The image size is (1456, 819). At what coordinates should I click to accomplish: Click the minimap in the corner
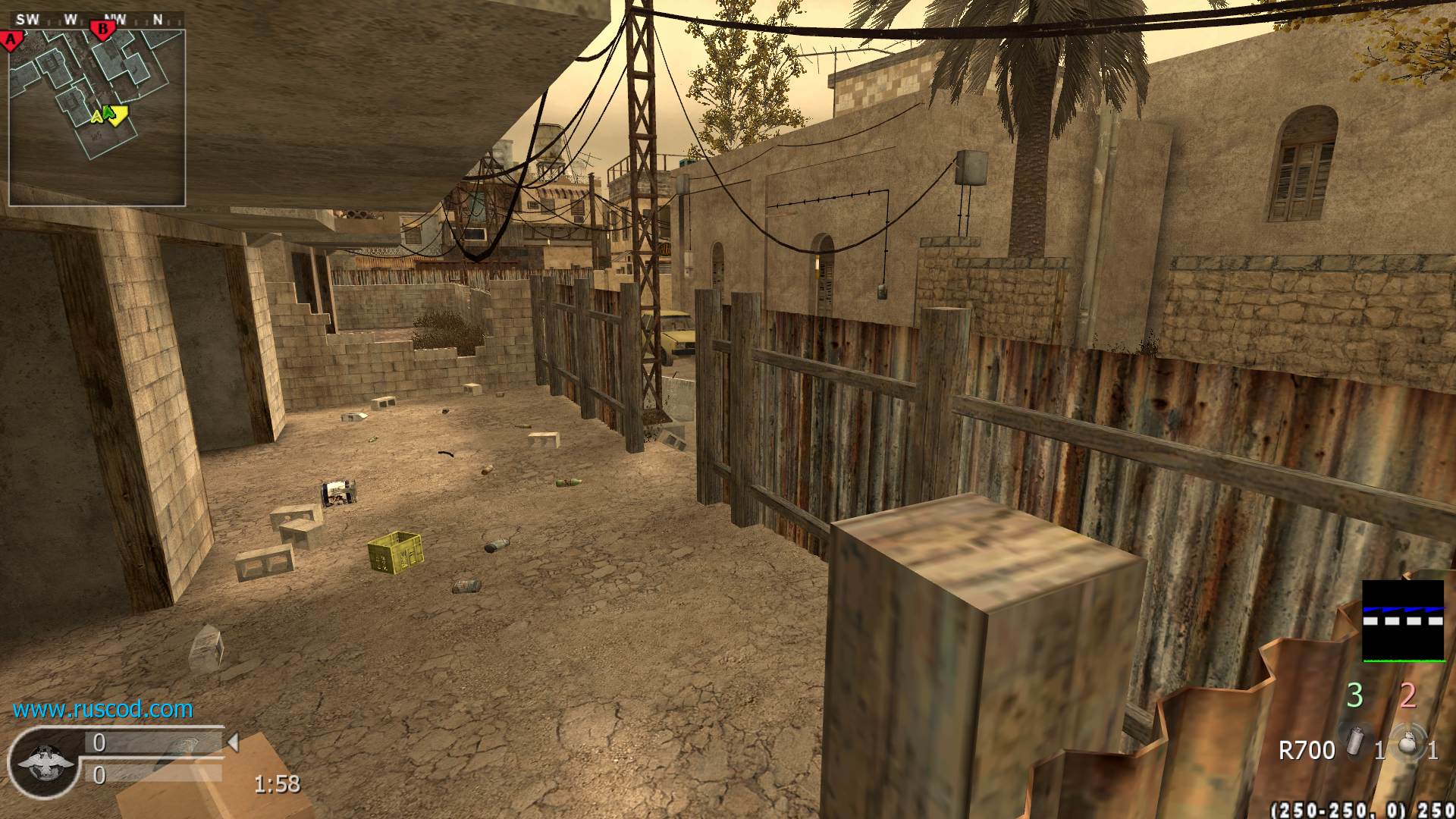pyautogui.click(x=97, y=118)
